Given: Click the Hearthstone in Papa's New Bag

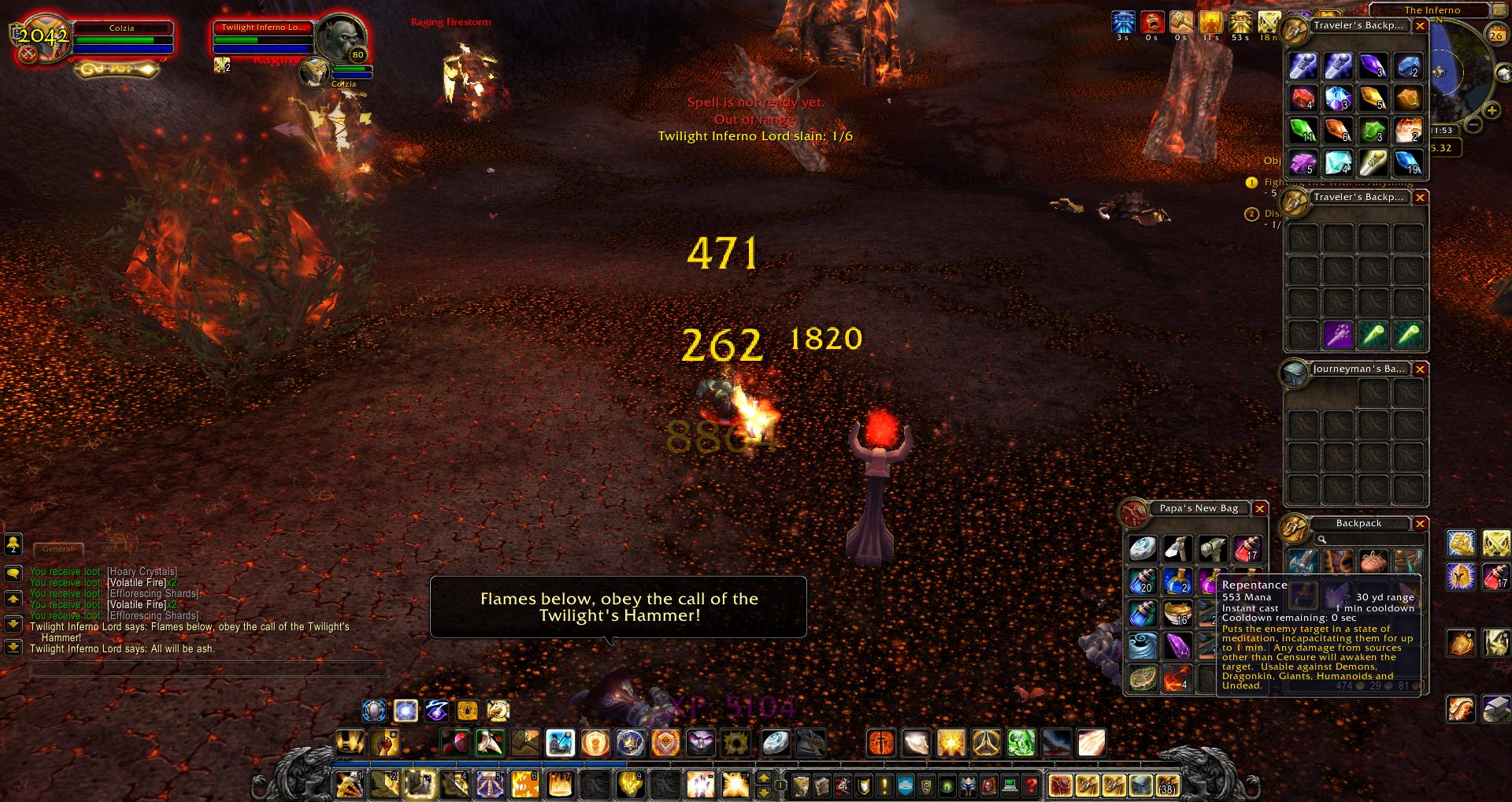Looking at the screenshot, I should 1142,548.
